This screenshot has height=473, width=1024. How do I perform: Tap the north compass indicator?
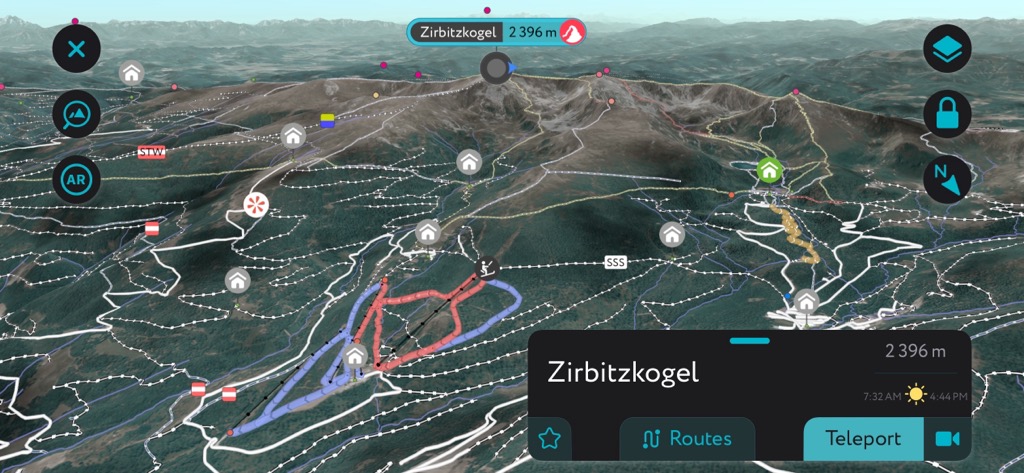coord(946,180)
